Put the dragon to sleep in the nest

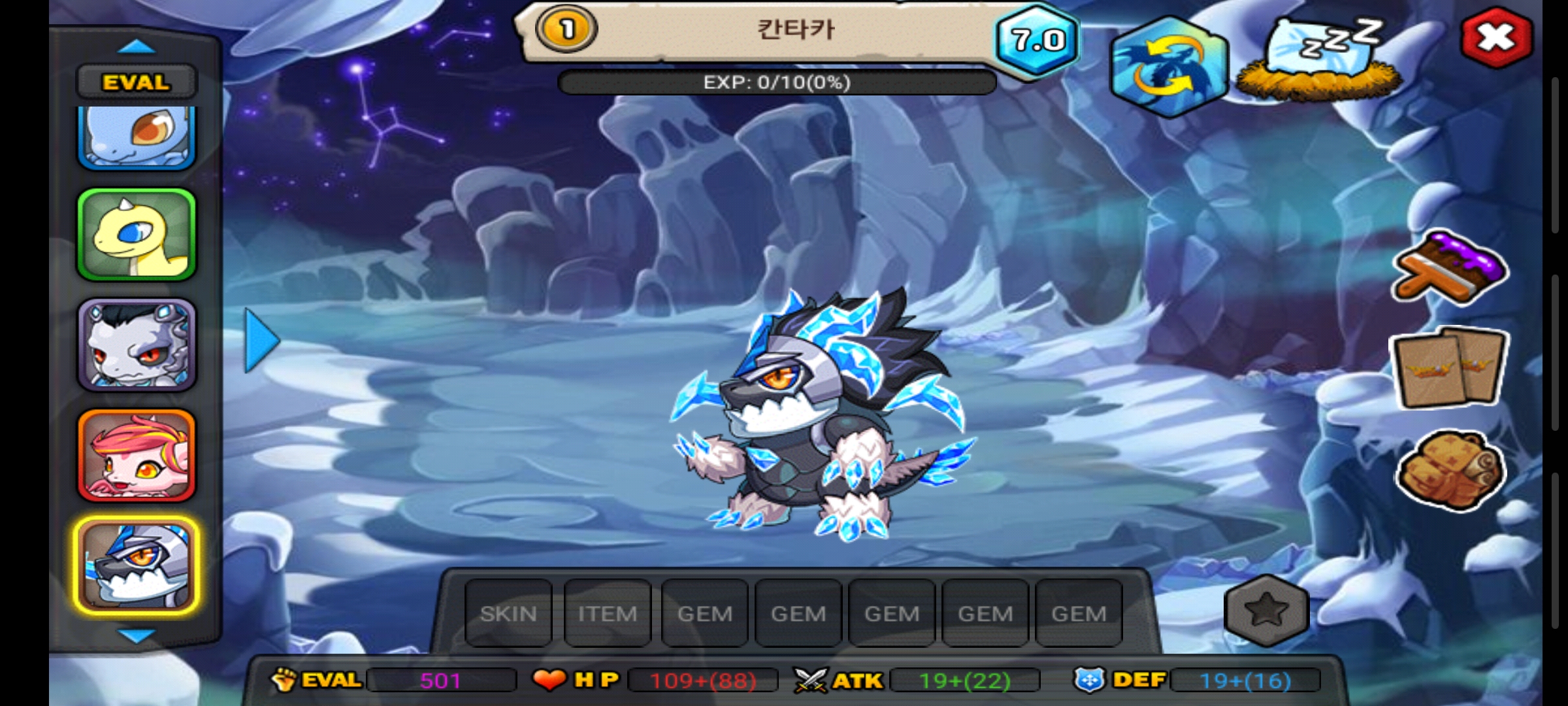(x=1319, y=62)
